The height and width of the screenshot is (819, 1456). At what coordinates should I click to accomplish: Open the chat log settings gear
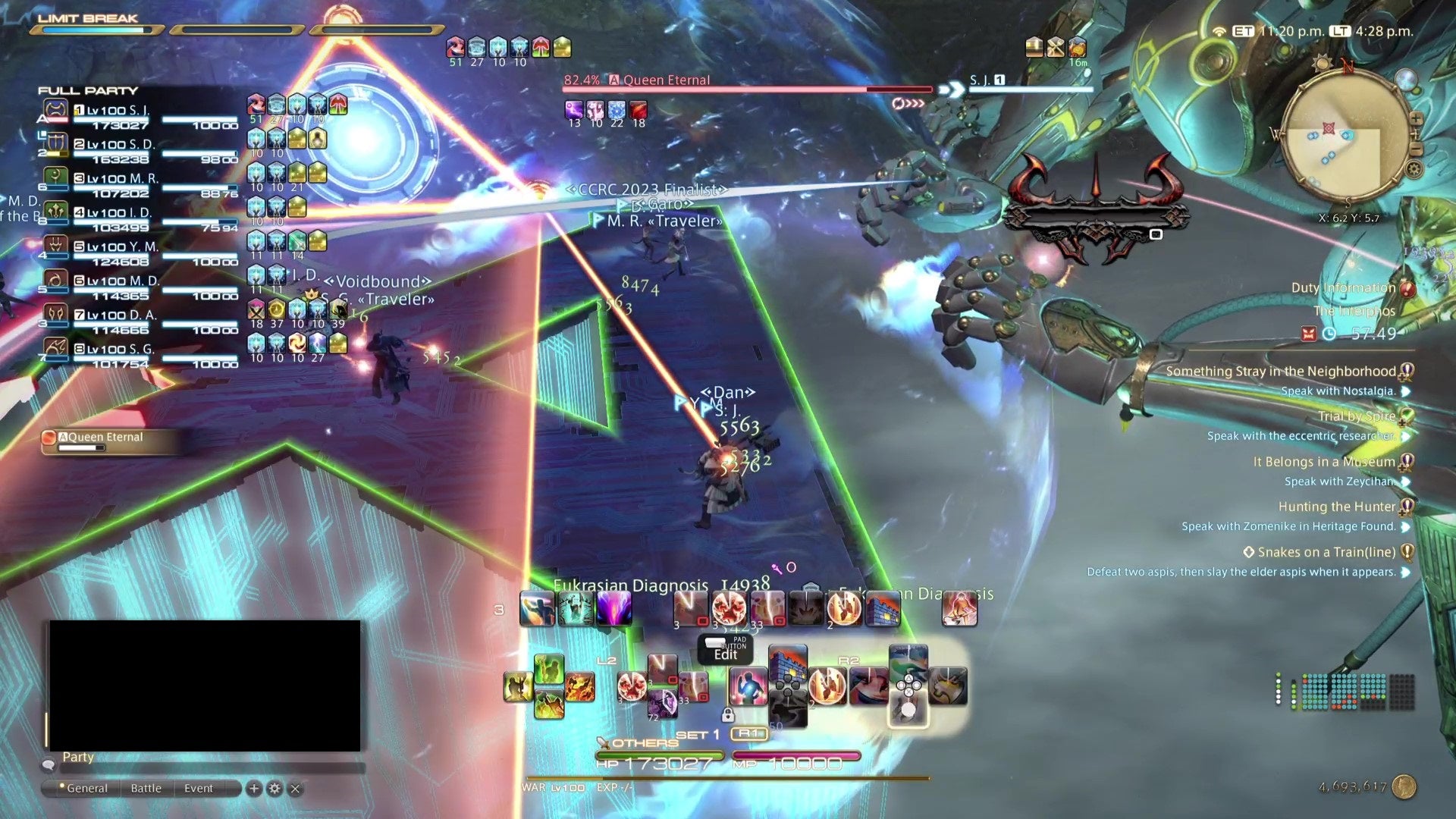click(275, 788)
